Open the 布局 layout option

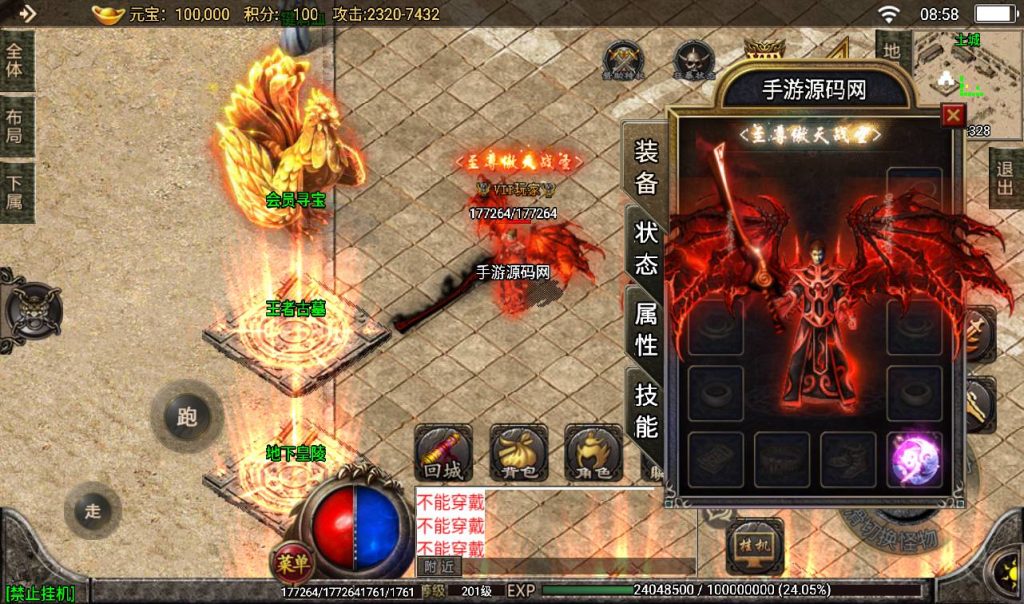(x=16, y=125)
